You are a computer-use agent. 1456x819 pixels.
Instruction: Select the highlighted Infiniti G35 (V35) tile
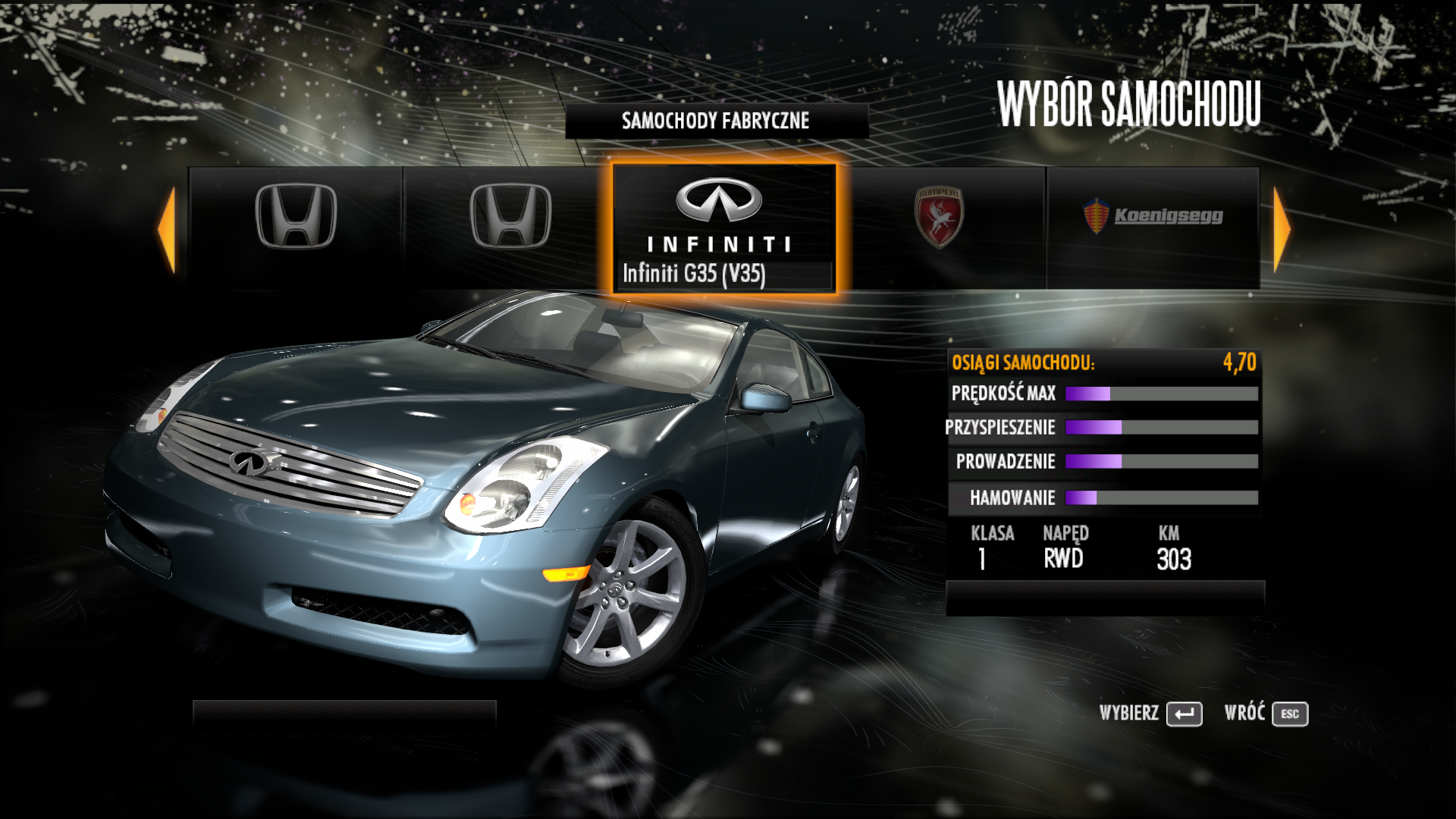click(723, 228)
